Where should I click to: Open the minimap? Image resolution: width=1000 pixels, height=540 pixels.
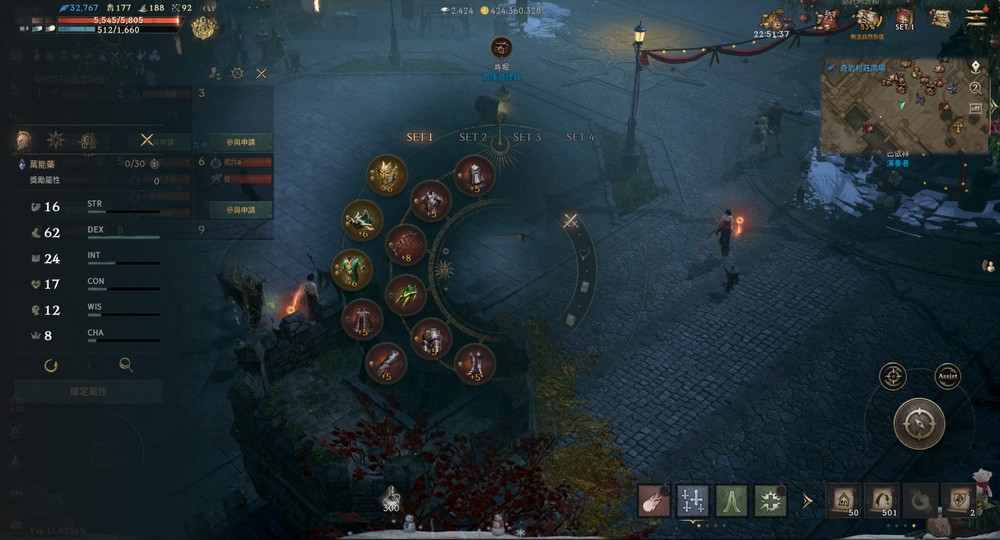pyautogui.click(x=892, y=105)
